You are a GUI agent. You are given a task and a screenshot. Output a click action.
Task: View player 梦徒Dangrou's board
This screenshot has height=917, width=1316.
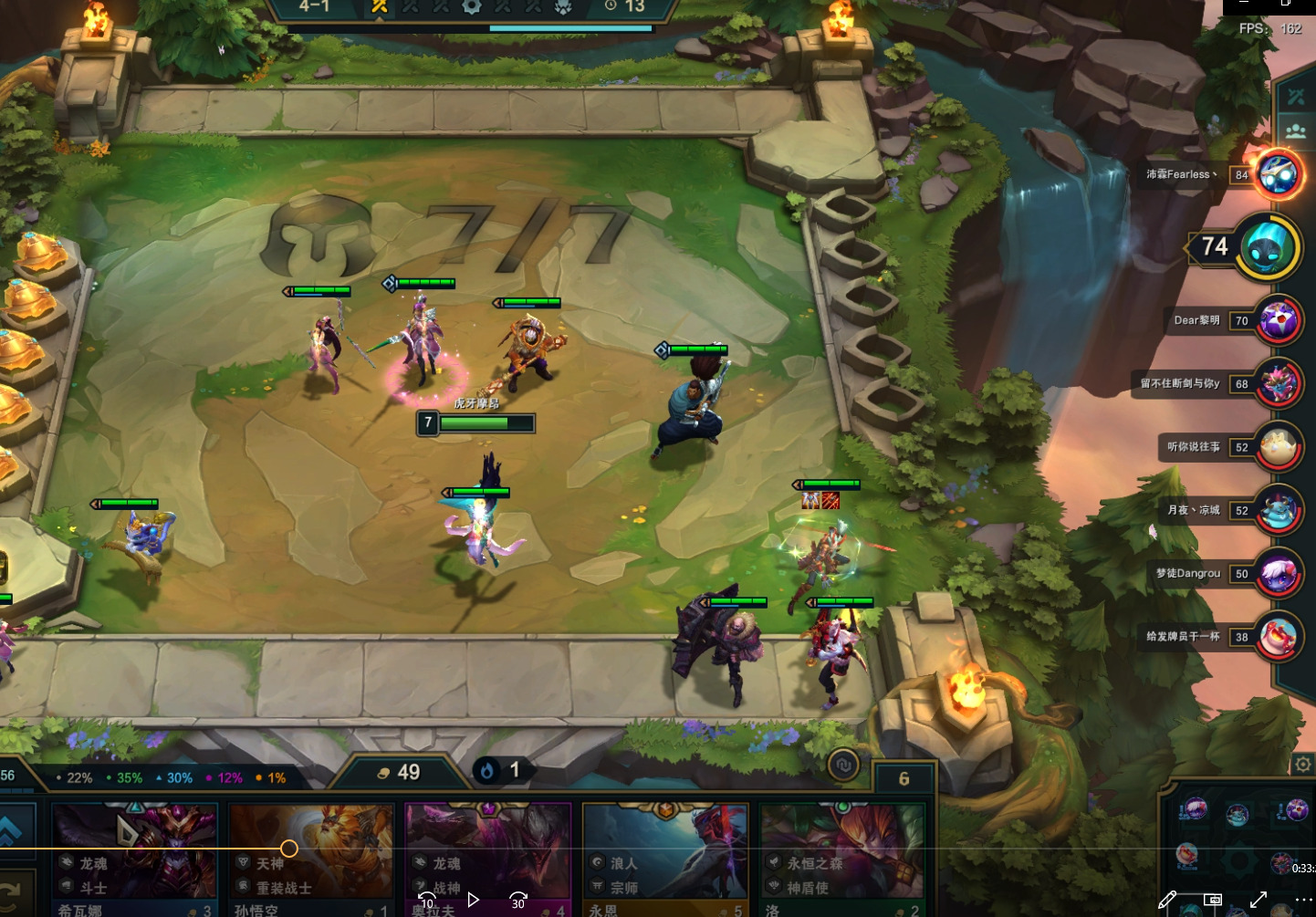click(1279, 574)
